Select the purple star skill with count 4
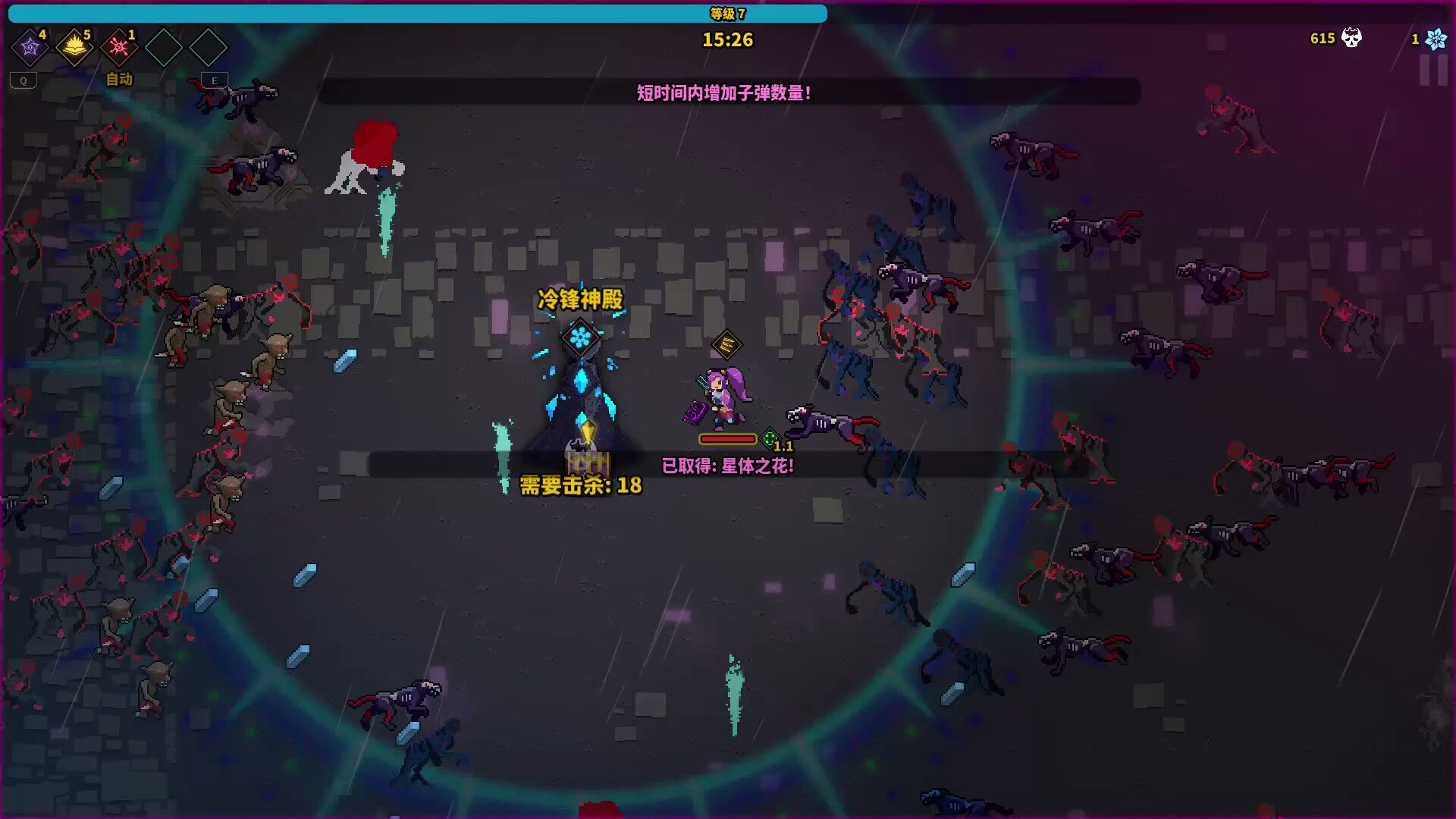This screenshot has height=819, width=1456. [29, 47]
